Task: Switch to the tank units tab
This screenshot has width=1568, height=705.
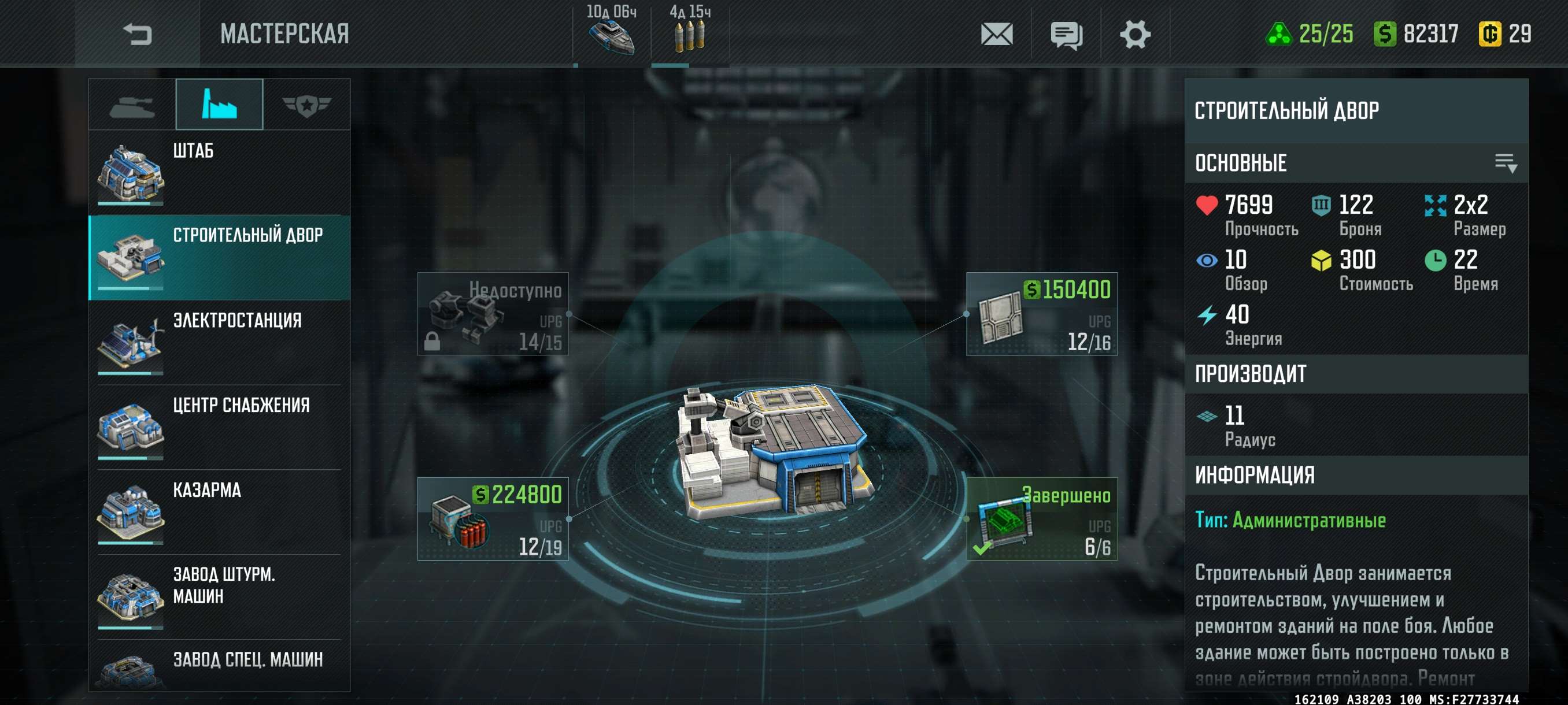Action: [132, 105]
